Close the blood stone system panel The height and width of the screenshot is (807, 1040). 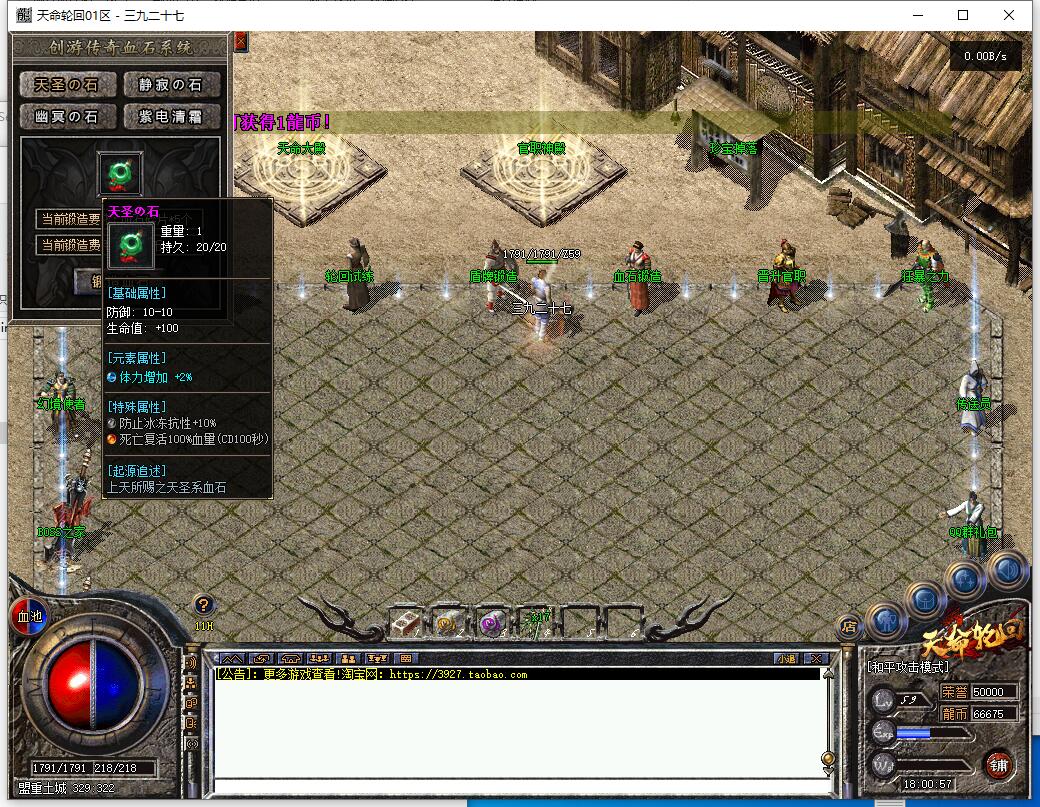click(x=241, y=42)
